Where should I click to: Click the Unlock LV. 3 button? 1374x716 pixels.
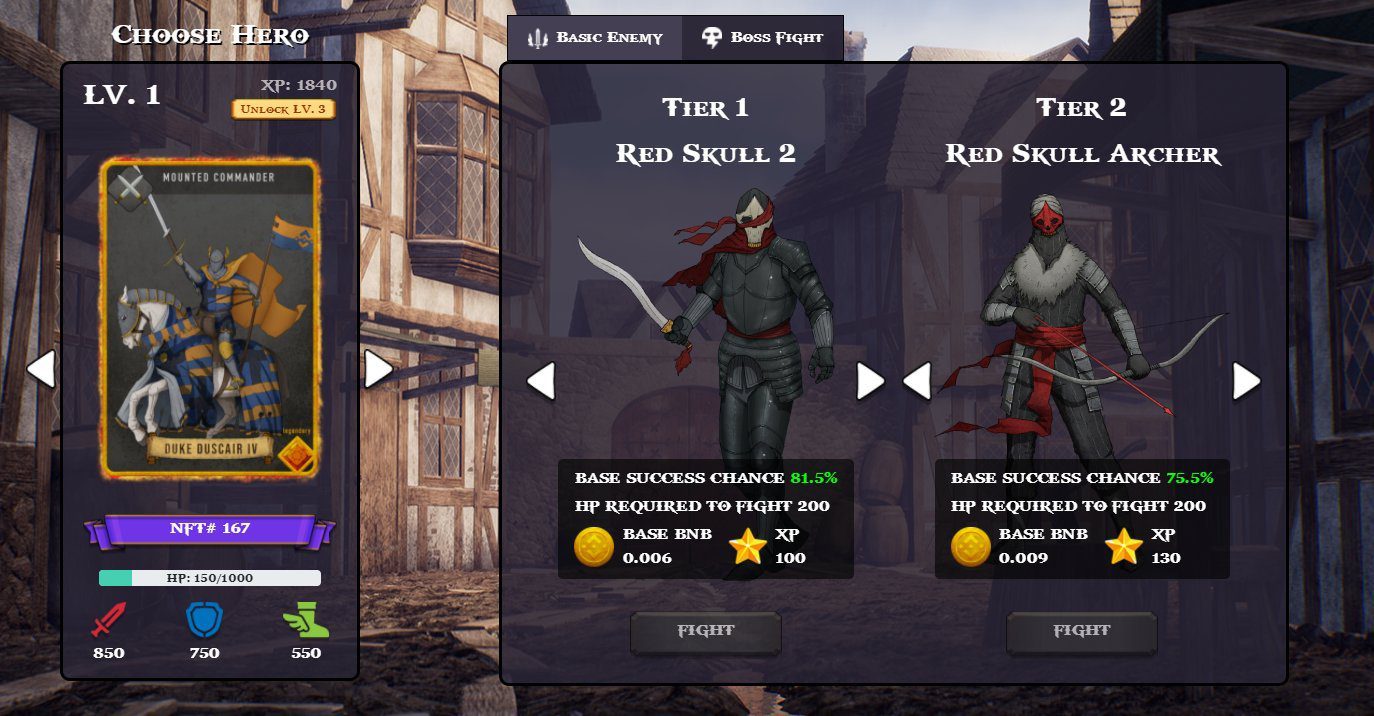pos(283,109)
